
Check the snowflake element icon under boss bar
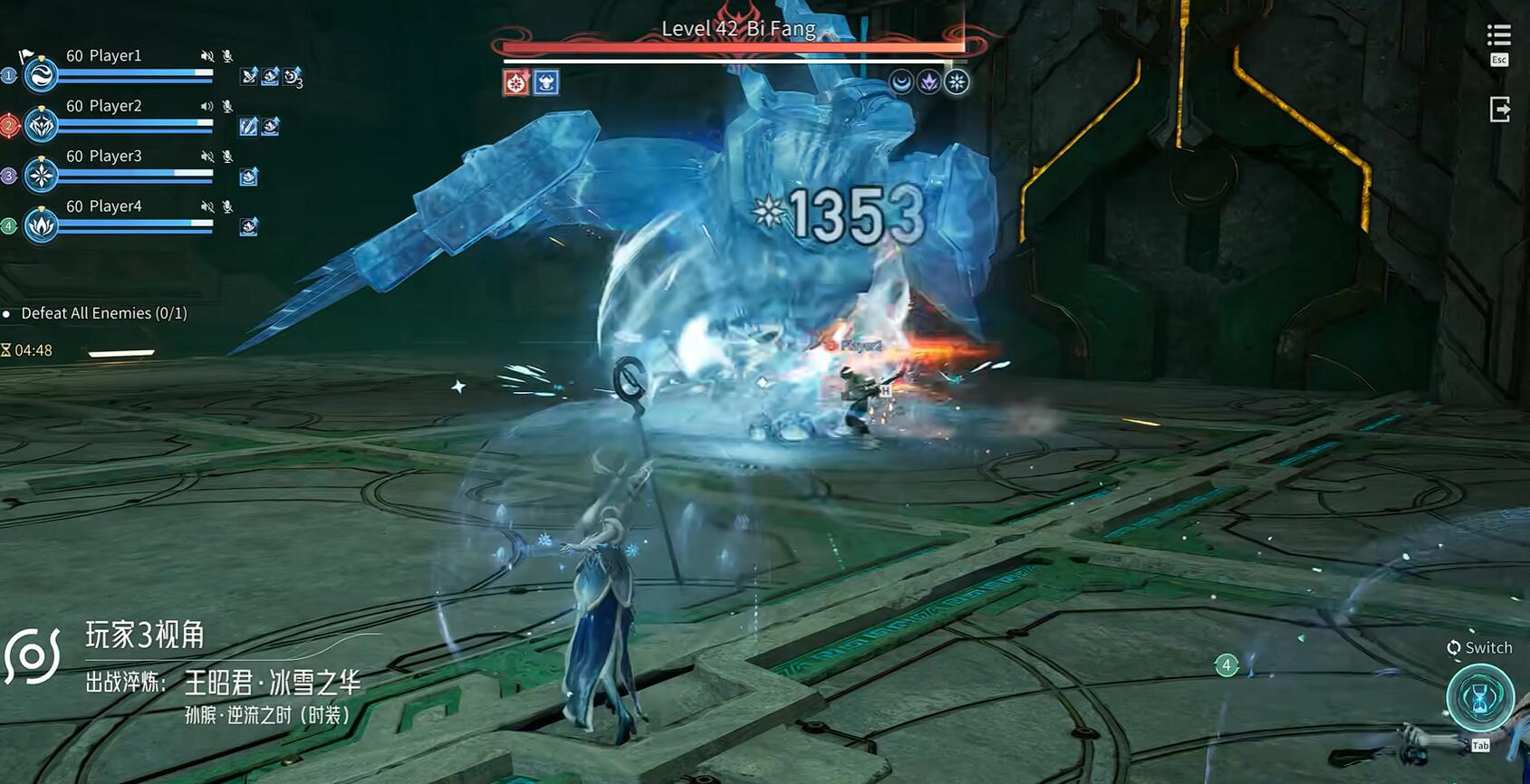click(x=957, y=82)
